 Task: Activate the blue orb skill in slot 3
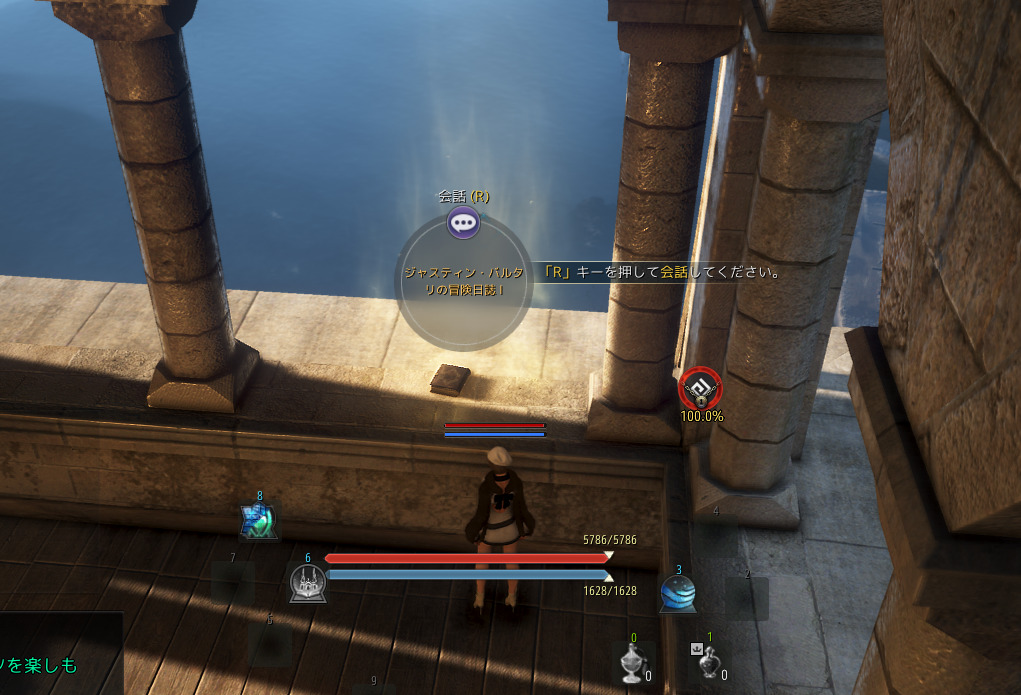click(x=678, y=594)
